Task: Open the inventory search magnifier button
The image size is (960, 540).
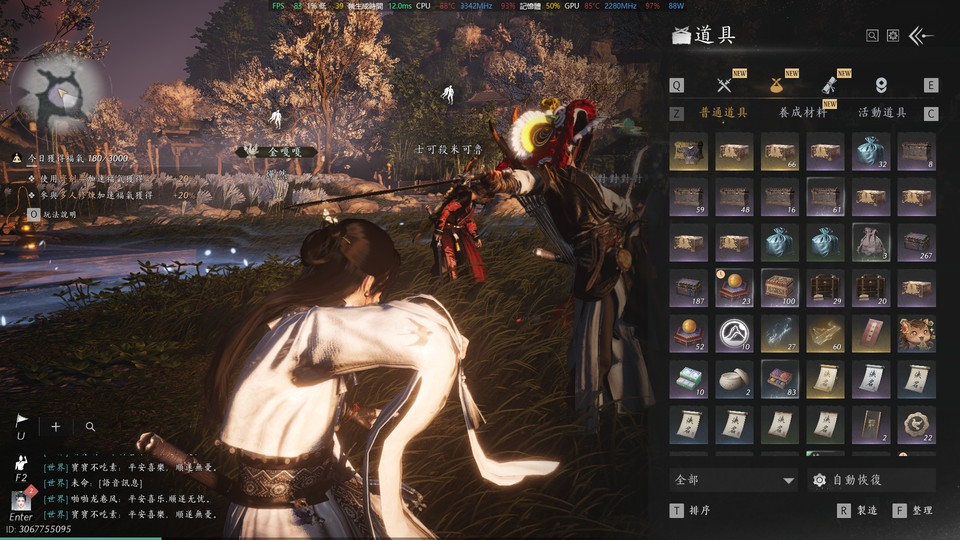Action: 873,36
